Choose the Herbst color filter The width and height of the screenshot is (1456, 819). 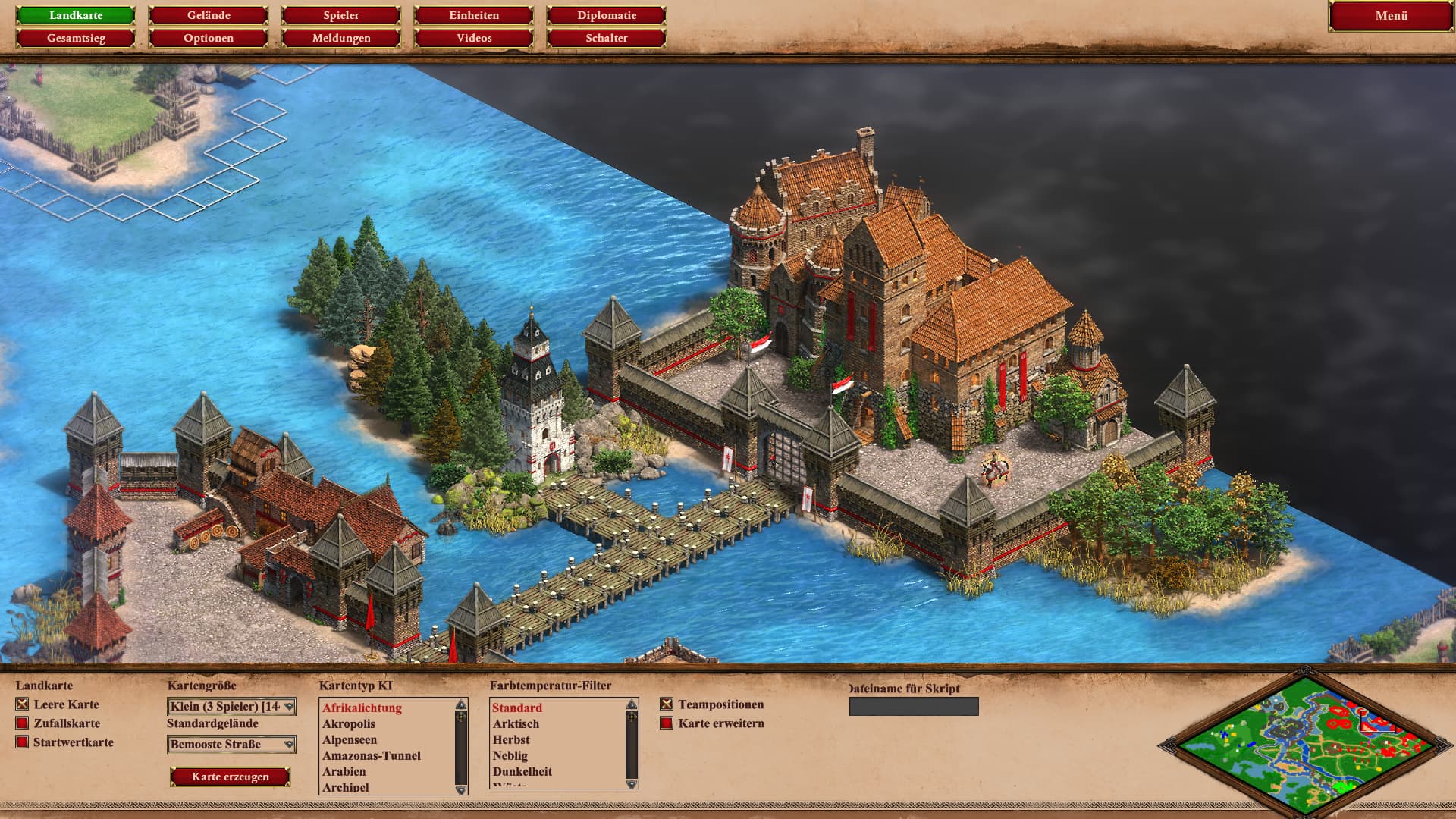coord(511,740)
